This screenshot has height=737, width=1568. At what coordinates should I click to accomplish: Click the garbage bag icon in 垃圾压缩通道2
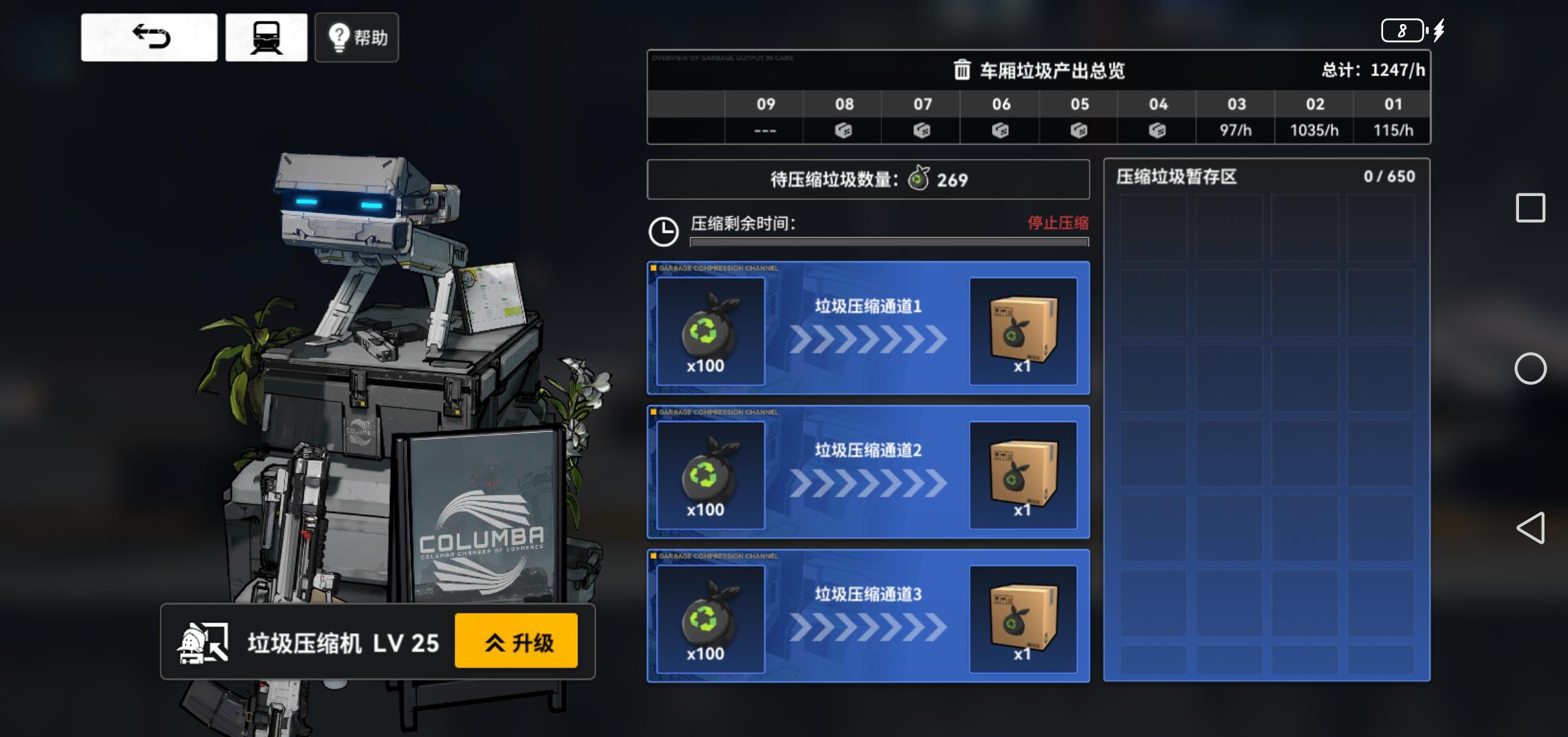point(709,475)
